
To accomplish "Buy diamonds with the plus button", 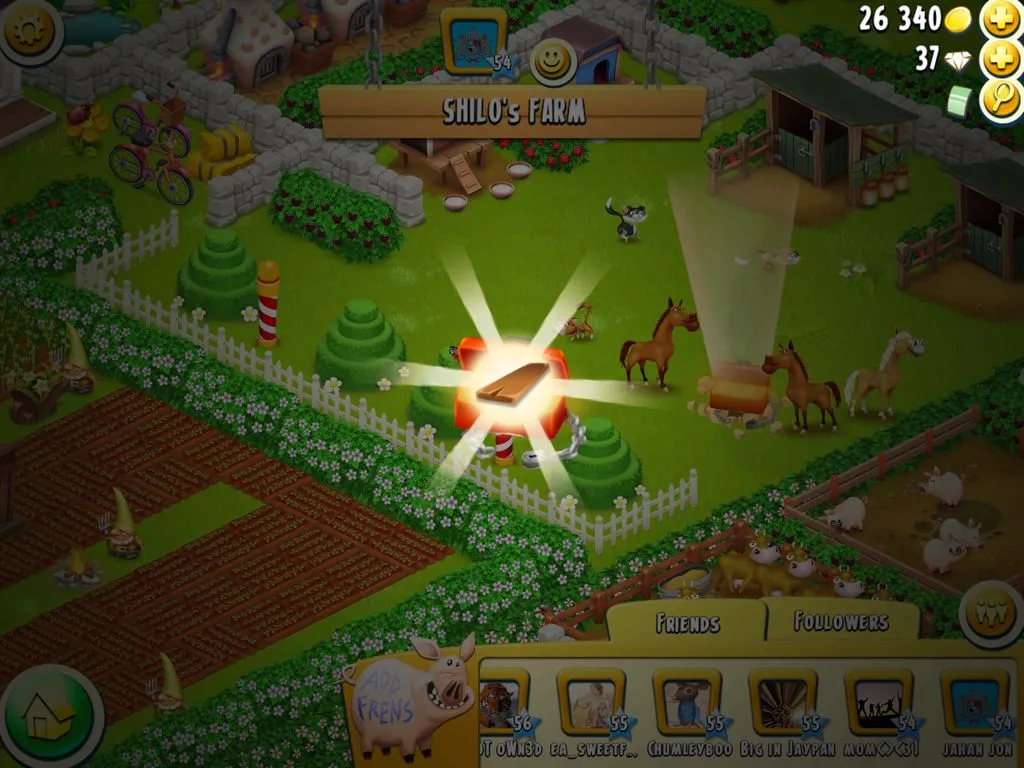I will click(x=999, y=59).
